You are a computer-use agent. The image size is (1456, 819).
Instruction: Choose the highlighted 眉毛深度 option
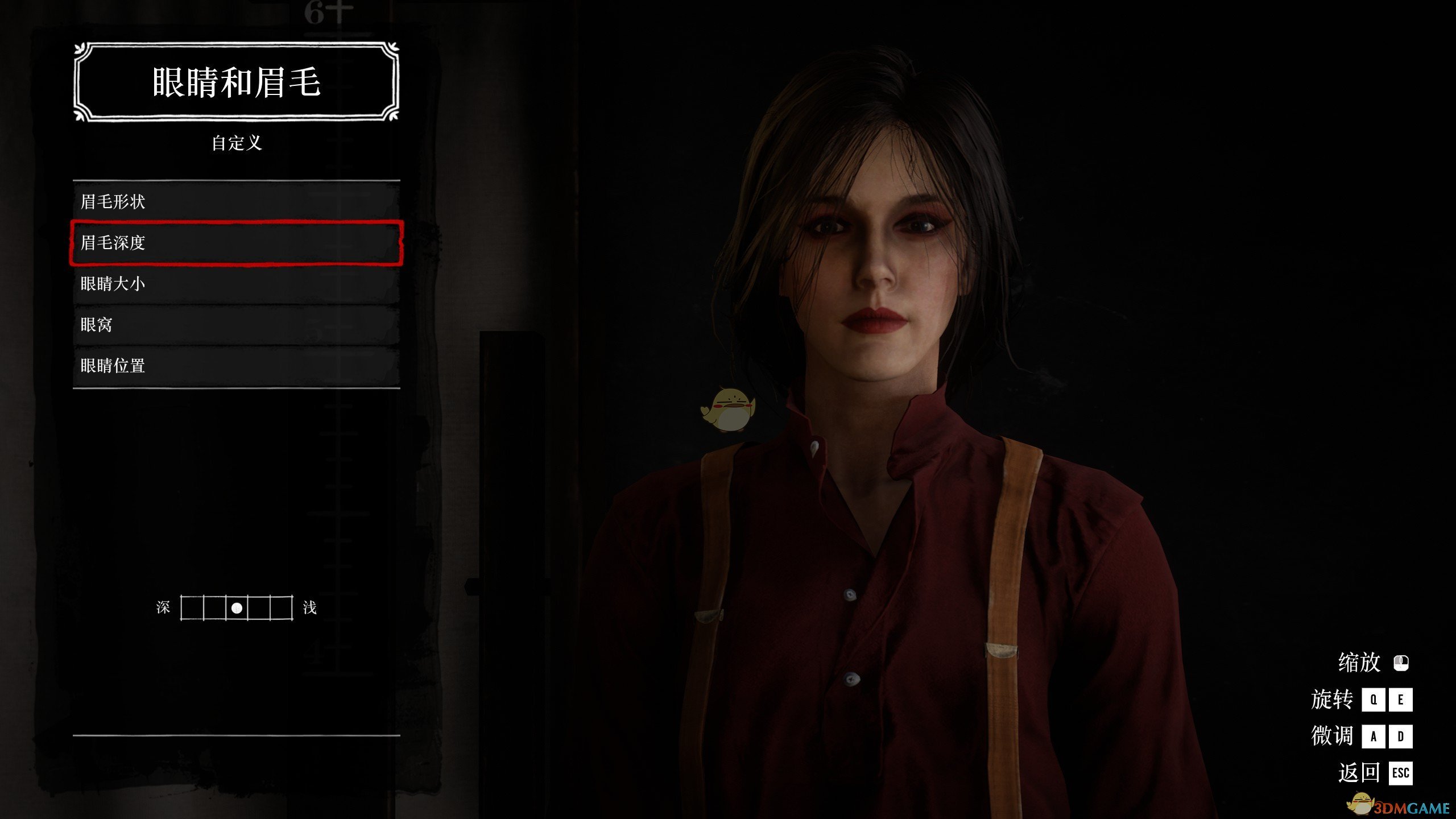[x=236, y=243]
